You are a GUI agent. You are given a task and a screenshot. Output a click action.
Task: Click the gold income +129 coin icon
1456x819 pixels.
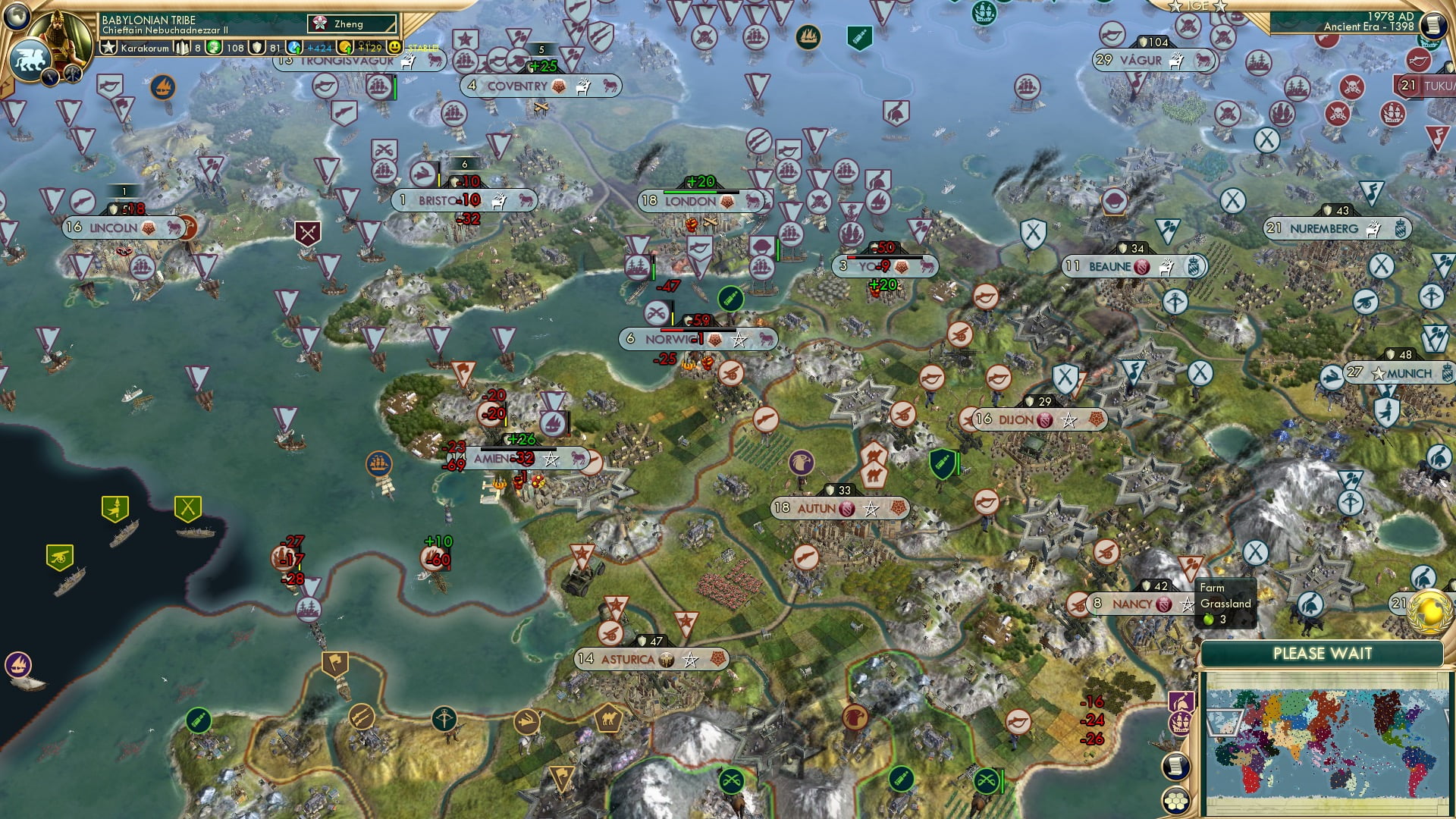[346, 47]
